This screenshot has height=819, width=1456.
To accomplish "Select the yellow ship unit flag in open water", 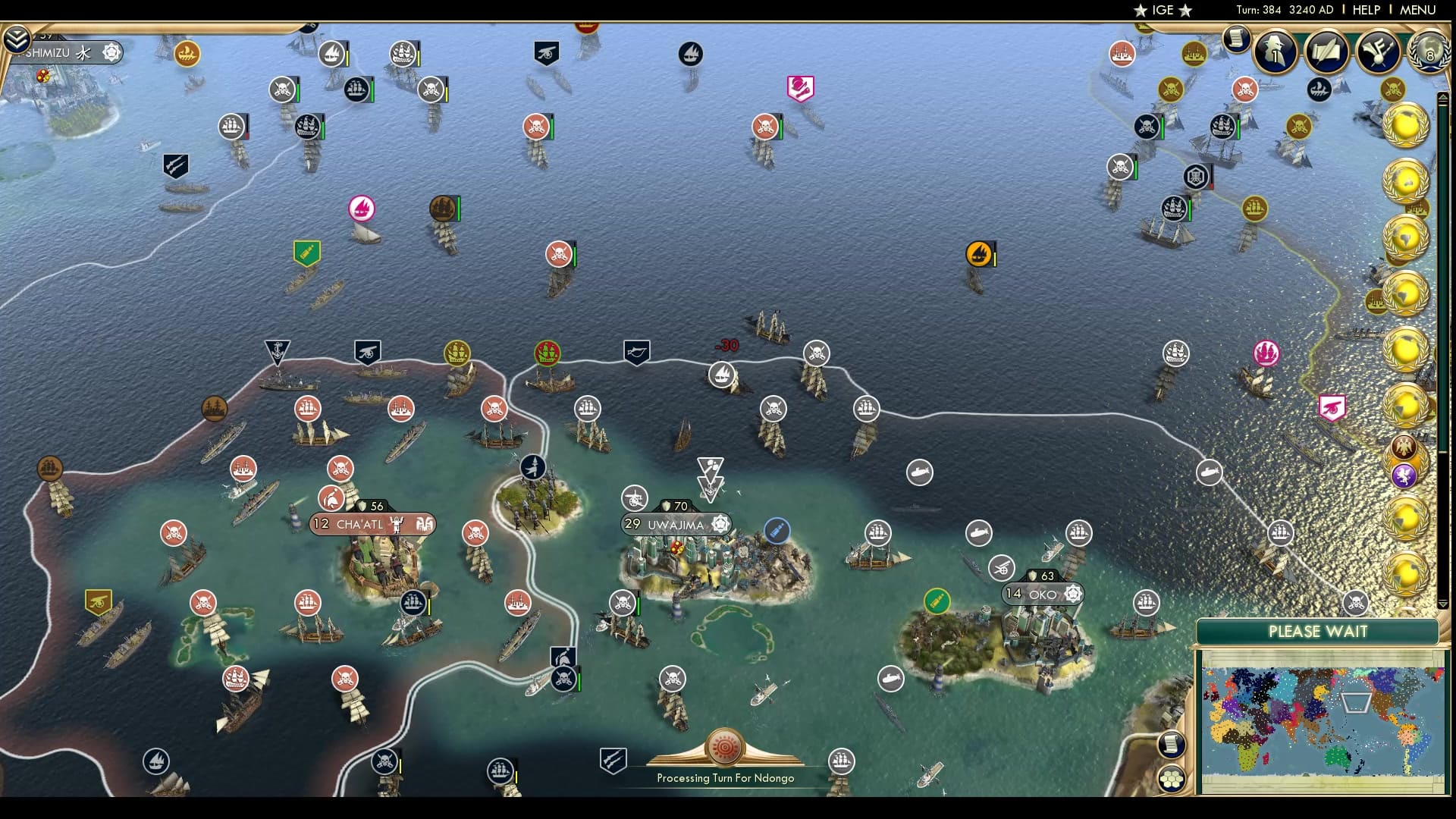I will coord(979,255).
